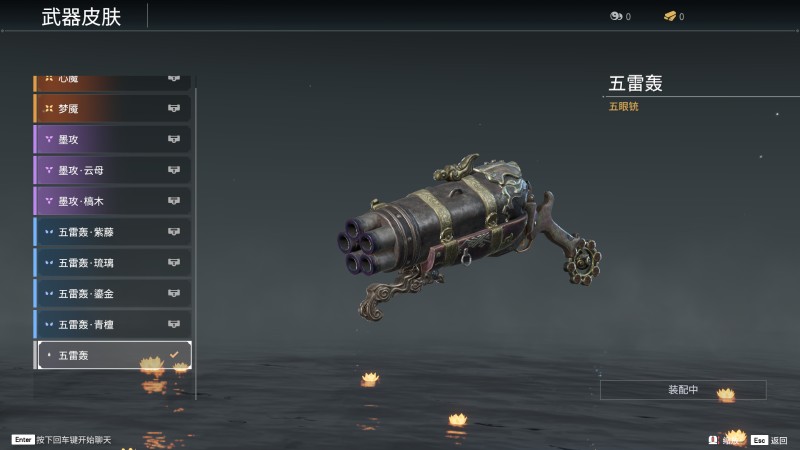Click the 装配中 equip button
This screenshot has width=800, height=450.
click(x=683, y=389)
